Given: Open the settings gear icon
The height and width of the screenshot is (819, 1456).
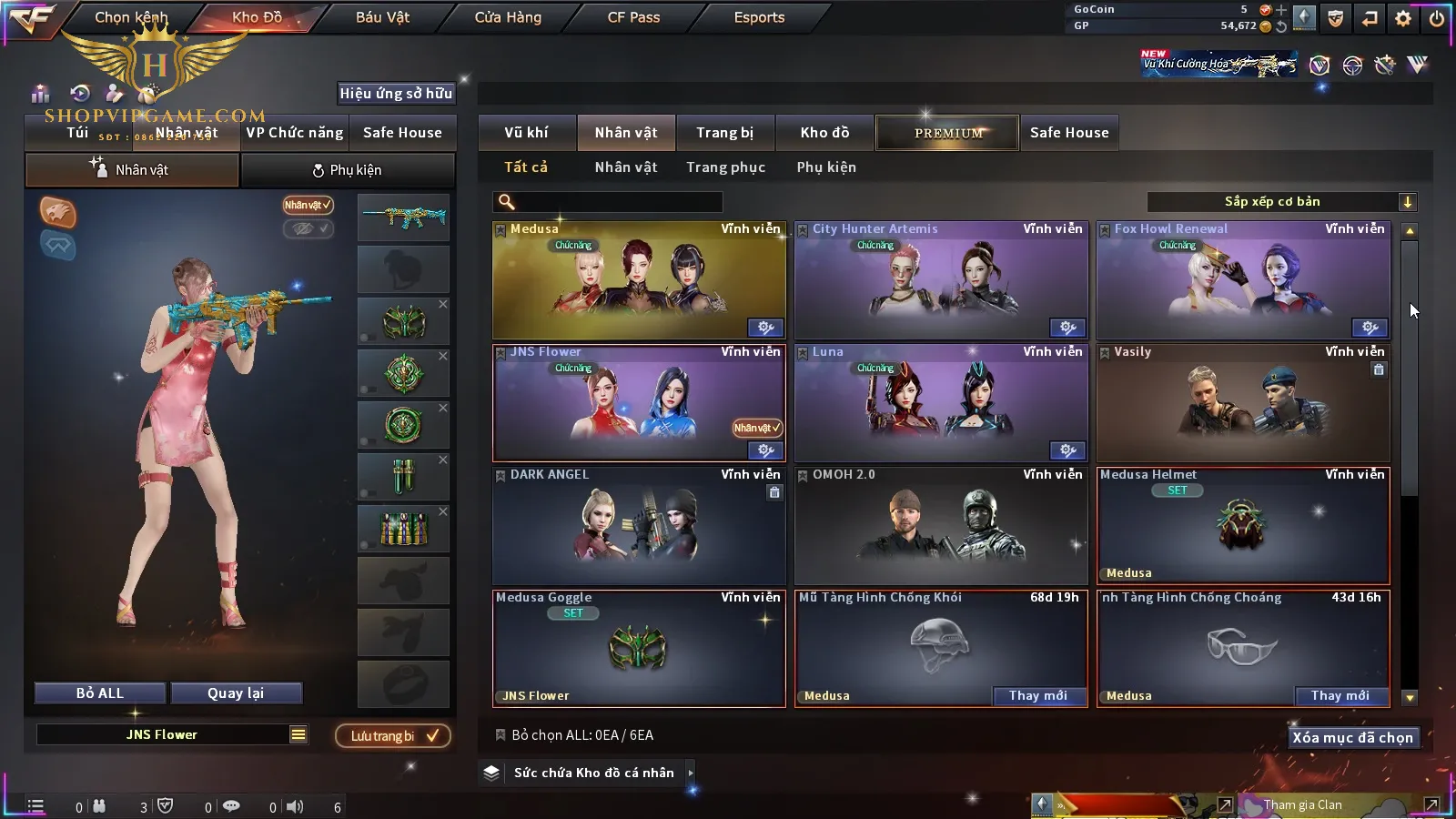Looking at the screenshot, I should 1403,18.
